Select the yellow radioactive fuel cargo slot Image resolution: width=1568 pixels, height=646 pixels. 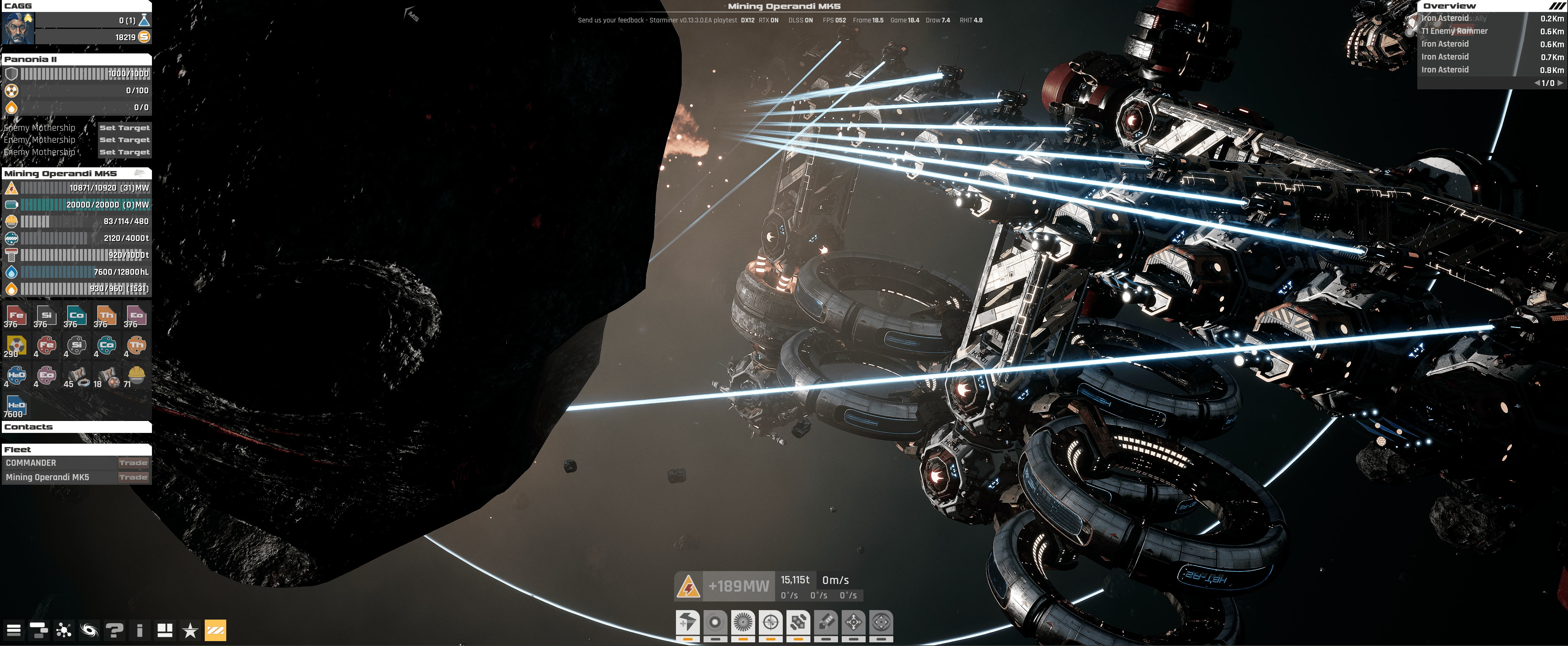[x=16, y=346]
